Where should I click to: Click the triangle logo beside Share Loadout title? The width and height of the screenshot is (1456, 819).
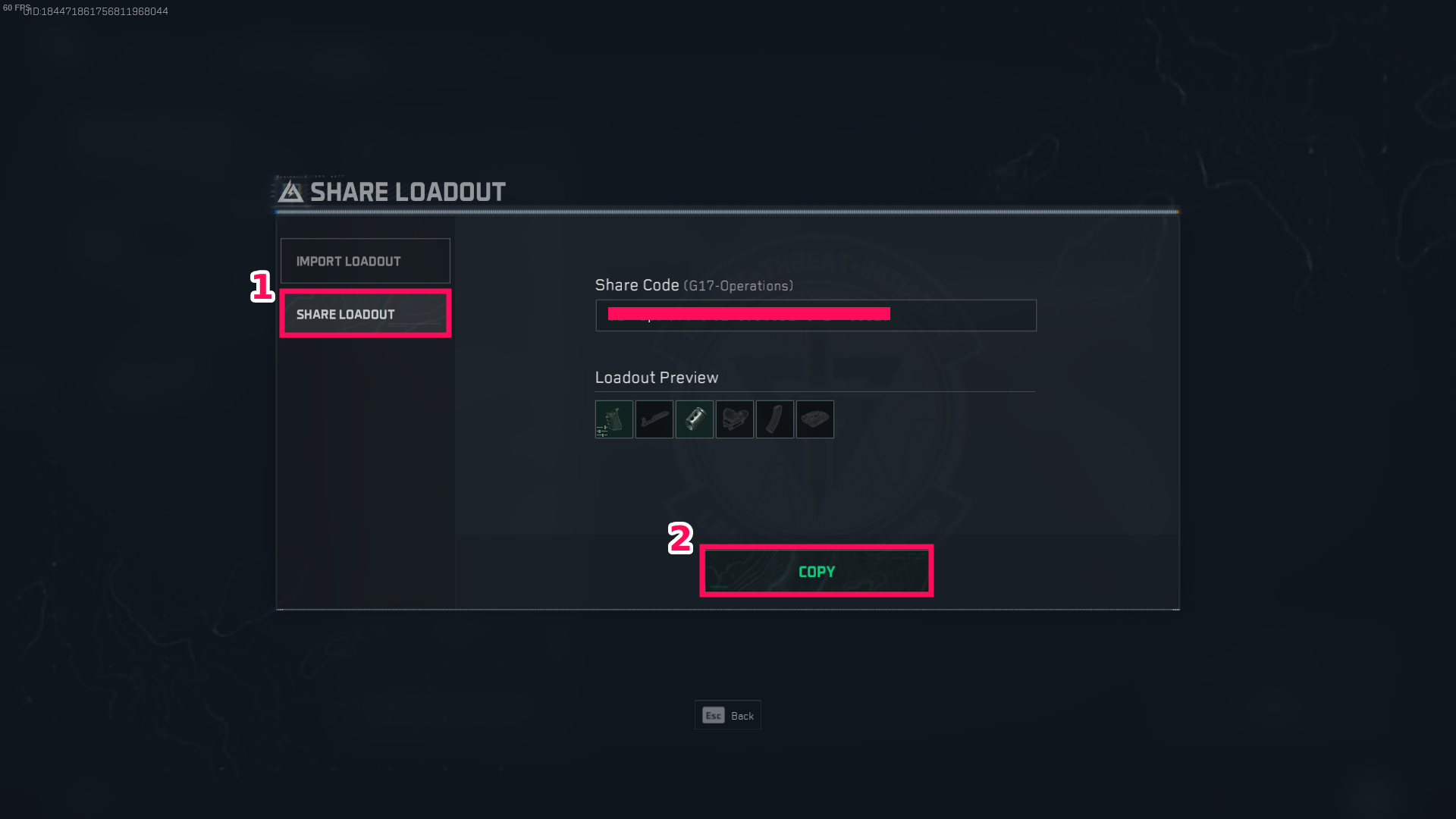(x=290, y=191)
